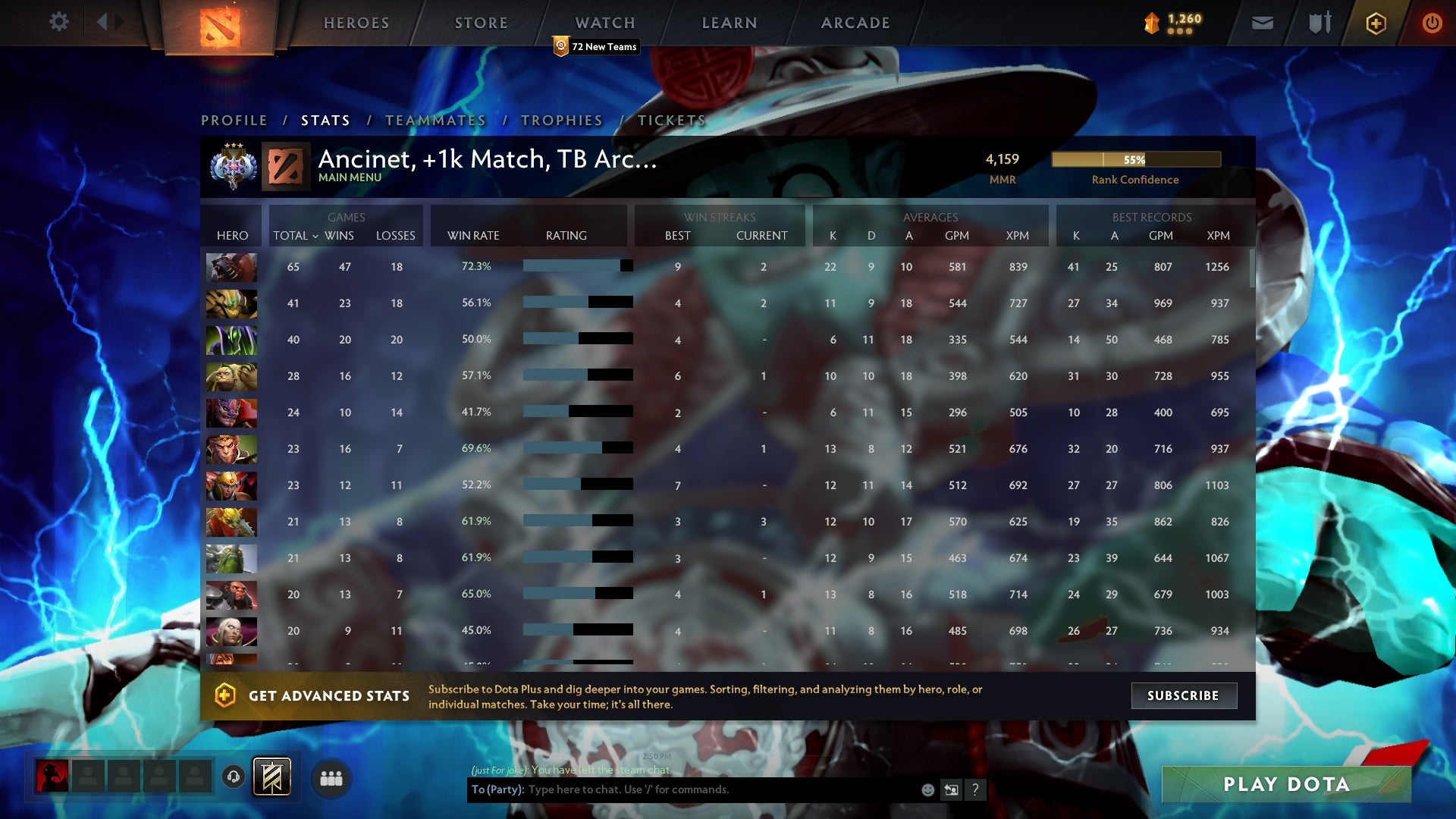The width and height of the screenshot is (1456, 819).
Task: Click the Rank Confidence progress bar
Action: (x=1135, y=159)
